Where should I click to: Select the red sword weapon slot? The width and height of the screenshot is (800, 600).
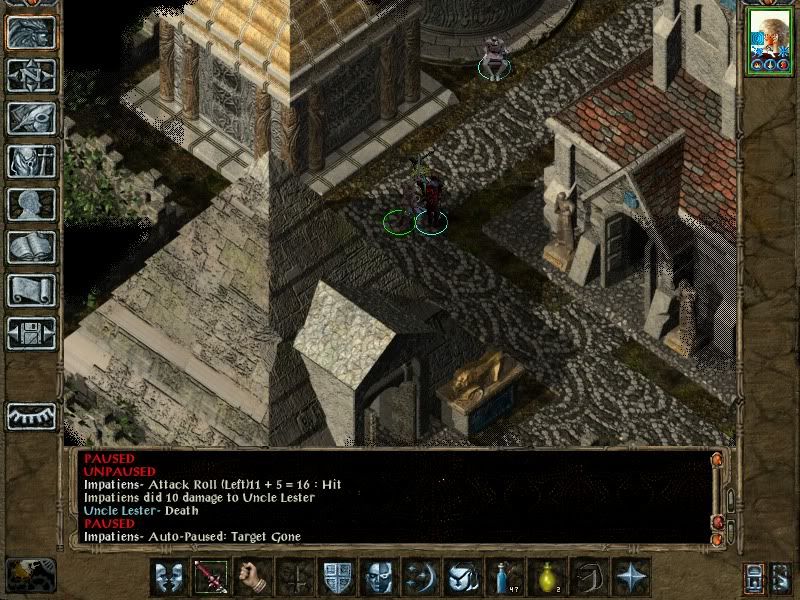click(210, 577)
